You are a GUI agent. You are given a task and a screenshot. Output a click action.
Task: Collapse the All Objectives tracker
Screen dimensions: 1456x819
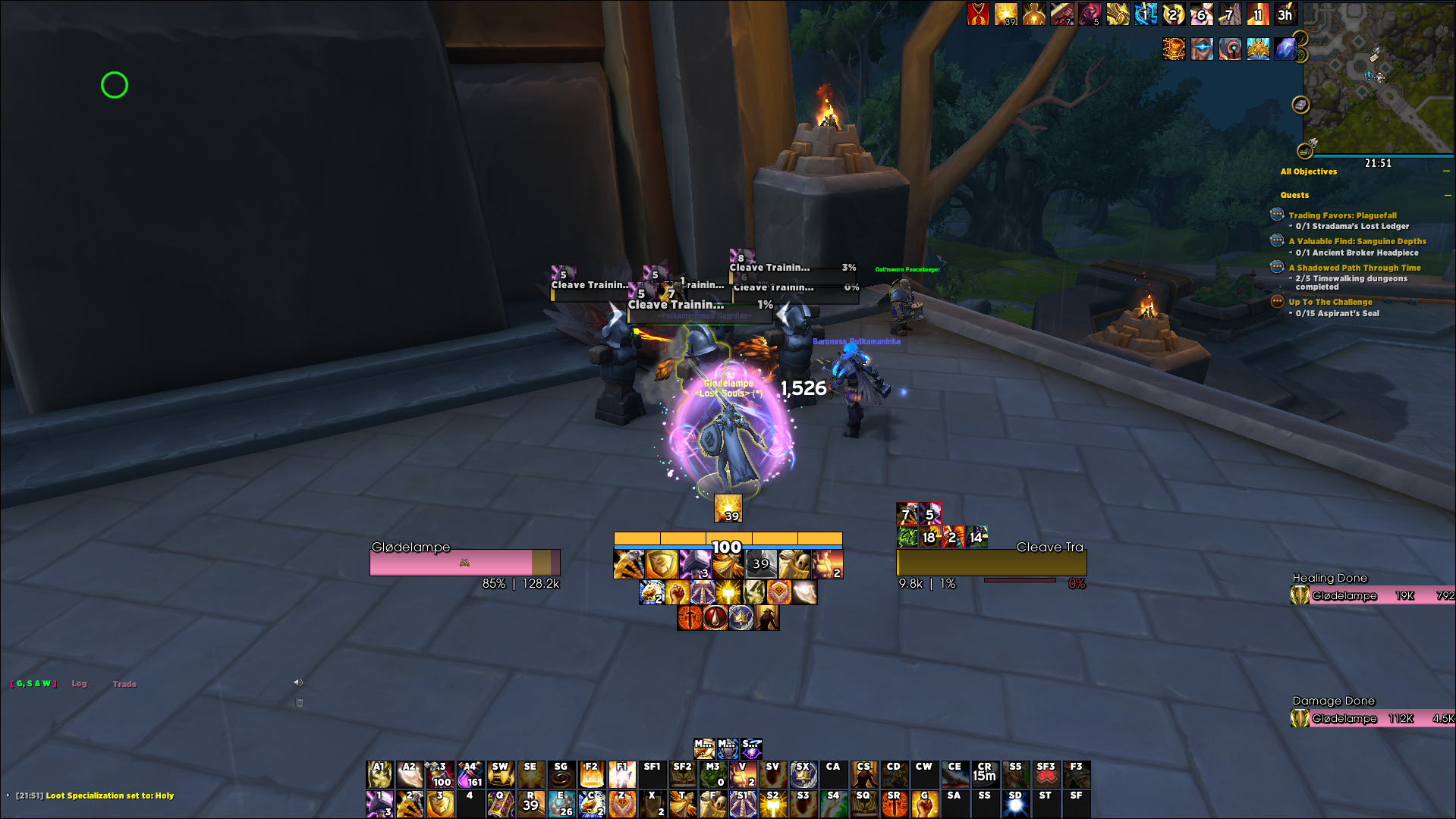1446,171
